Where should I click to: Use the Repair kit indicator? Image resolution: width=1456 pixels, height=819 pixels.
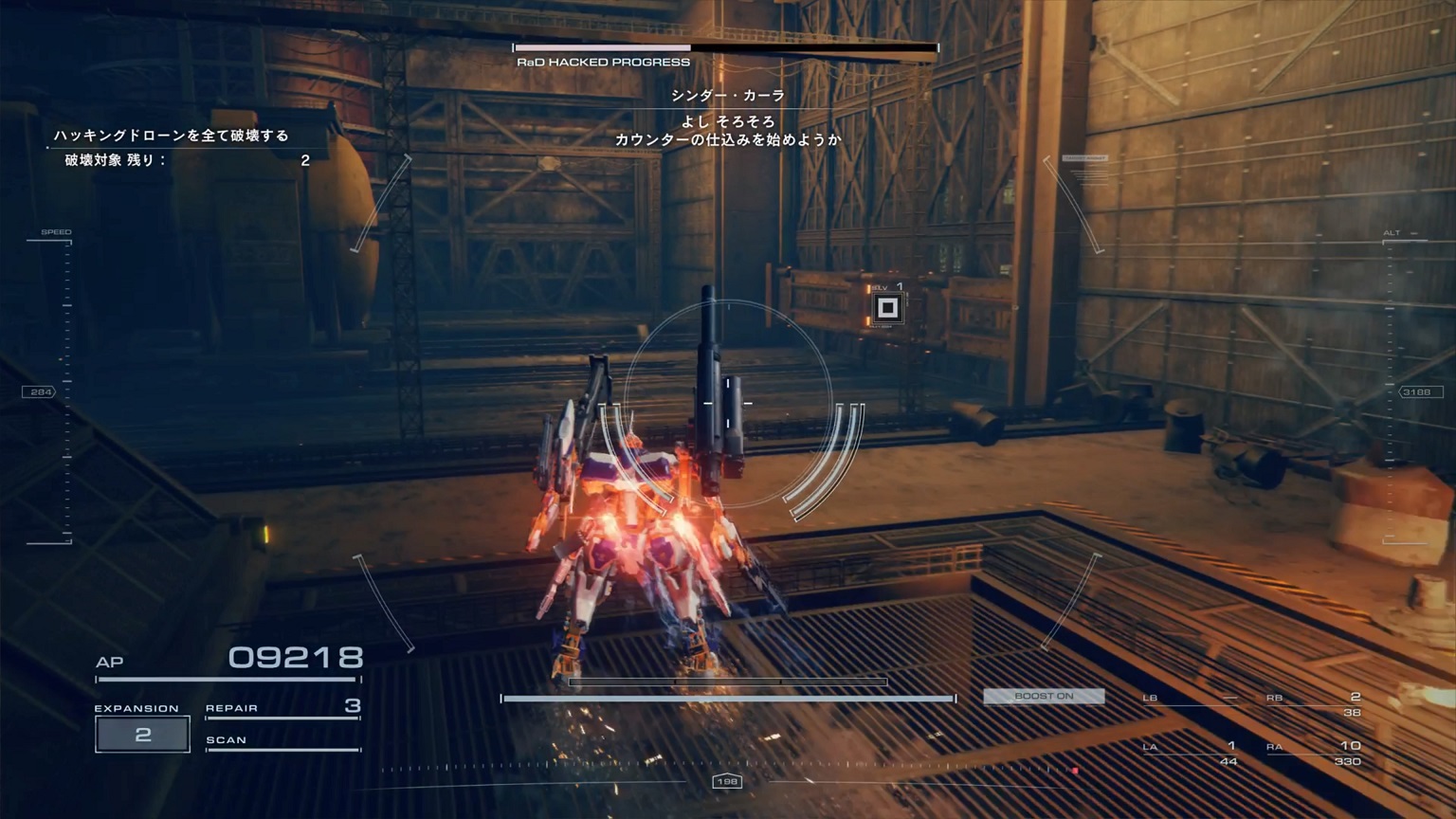click(282, 707)
